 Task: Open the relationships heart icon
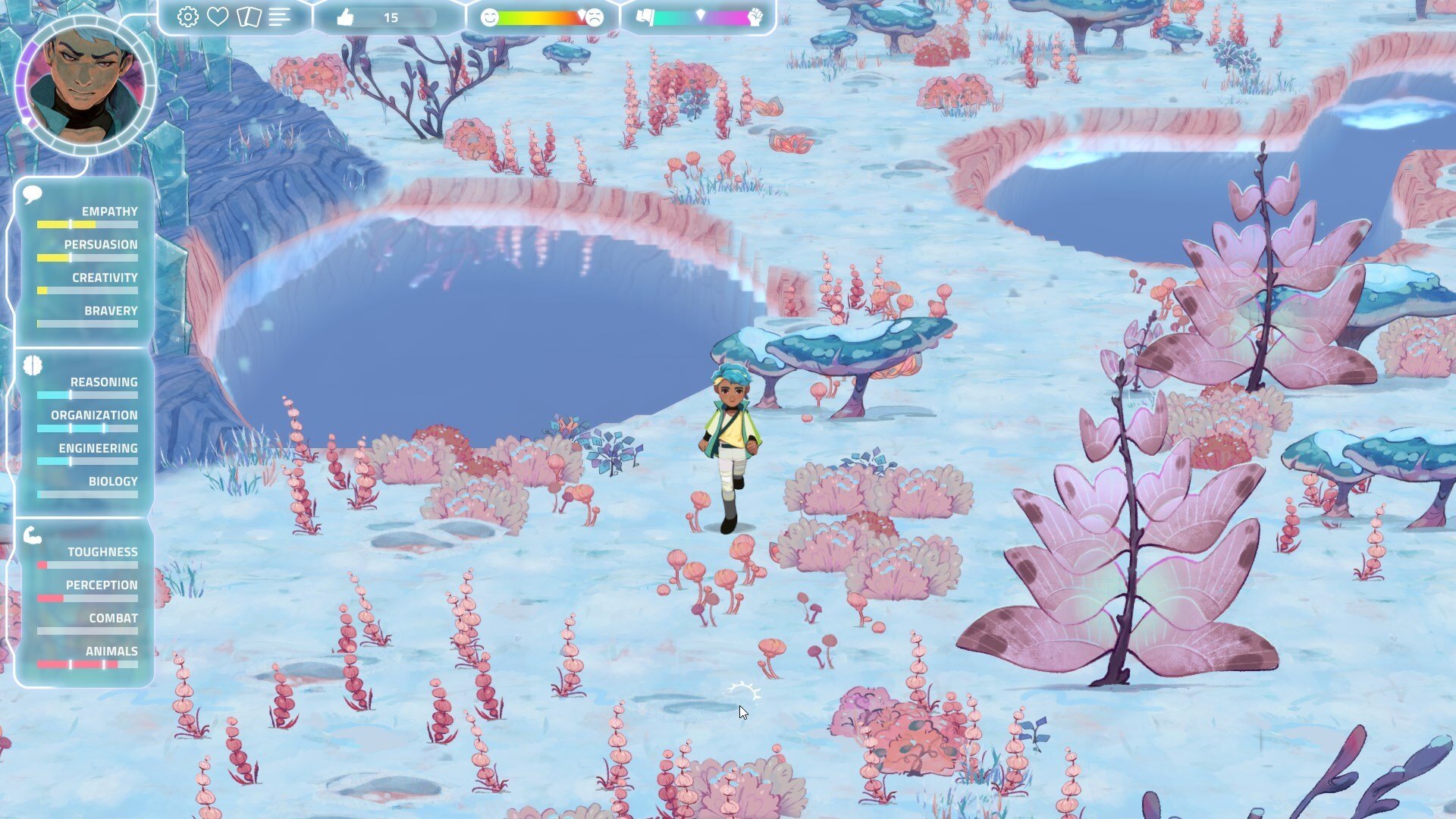tap(217, 17)
